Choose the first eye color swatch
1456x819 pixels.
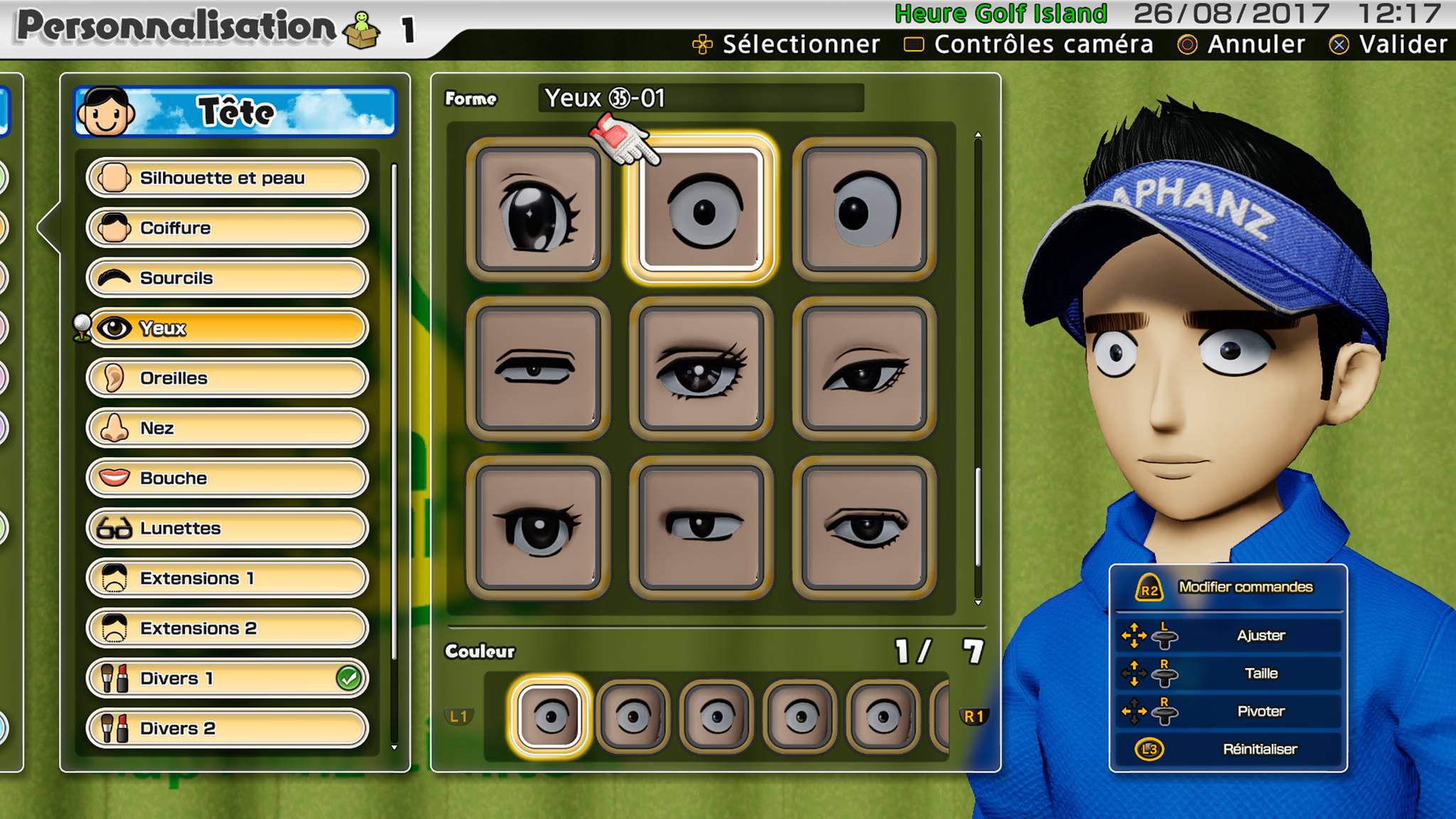549,717
